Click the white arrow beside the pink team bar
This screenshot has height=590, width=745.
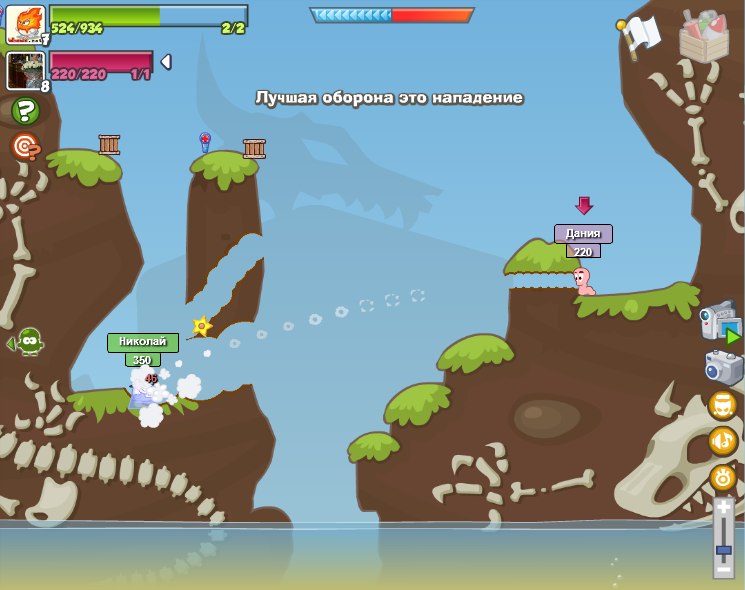pyautogui.click(x=166, y=62)
